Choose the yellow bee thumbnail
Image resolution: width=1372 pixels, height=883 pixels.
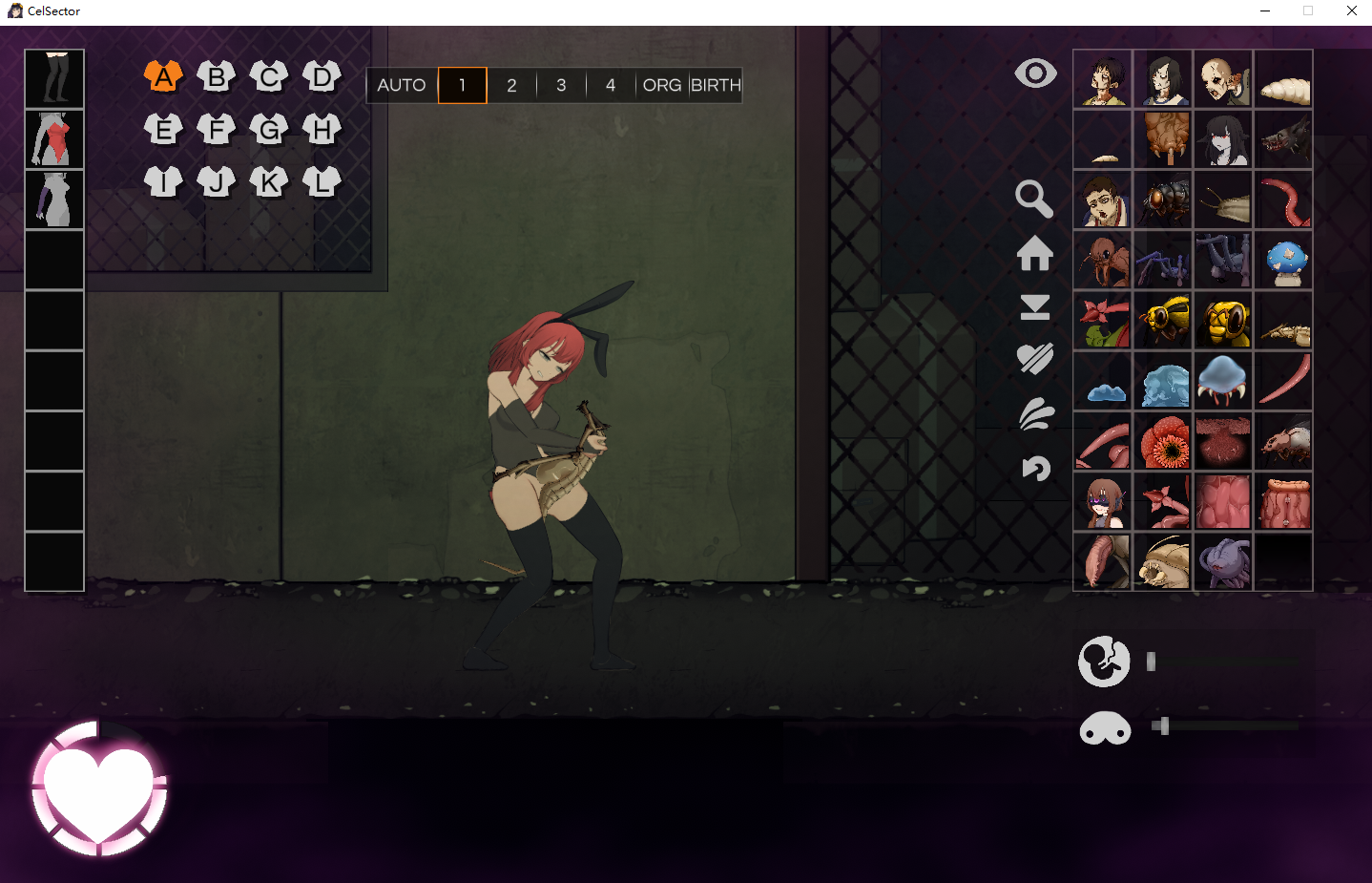click(x=1164, y=320)
